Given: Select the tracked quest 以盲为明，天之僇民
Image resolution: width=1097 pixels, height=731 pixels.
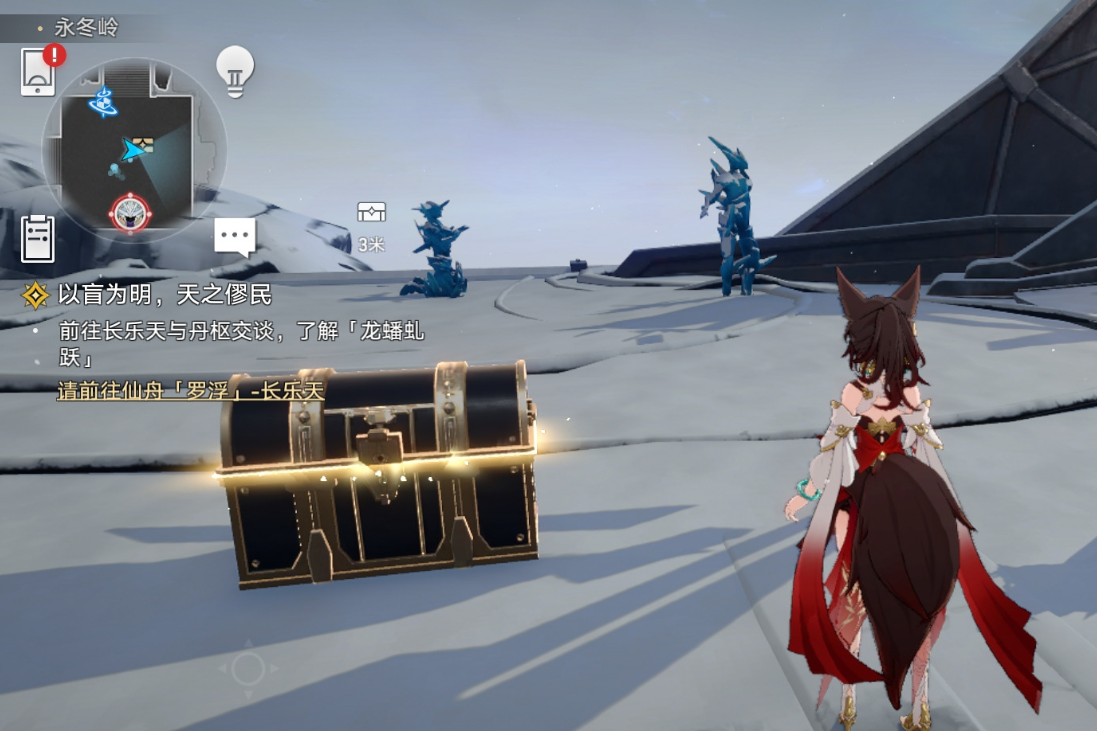Looking at the screenshot, I should (x=164, y=295).
